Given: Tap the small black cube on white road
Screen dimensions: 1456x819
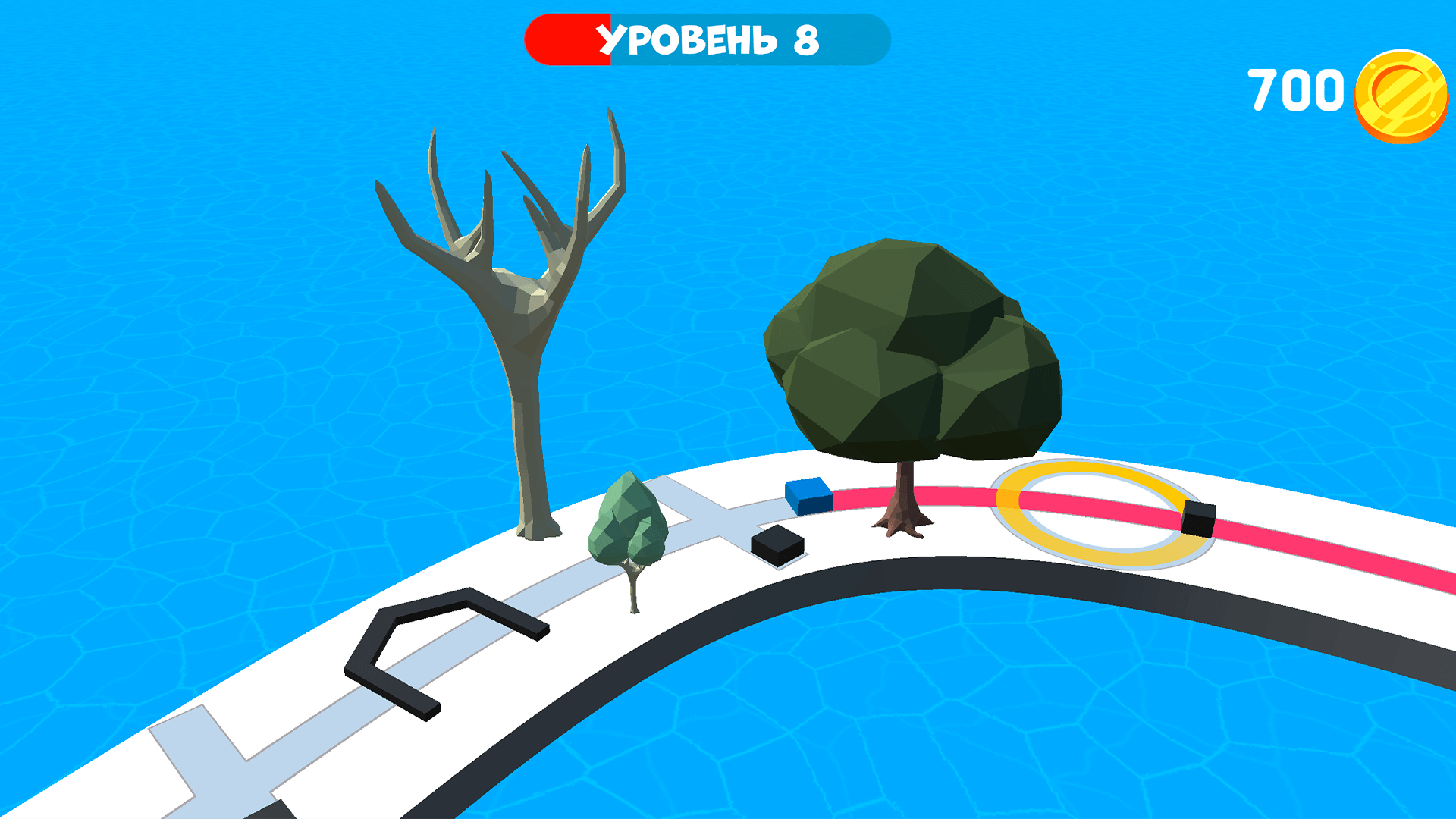Looking at the screenshot, I should [x=776, y=546].
